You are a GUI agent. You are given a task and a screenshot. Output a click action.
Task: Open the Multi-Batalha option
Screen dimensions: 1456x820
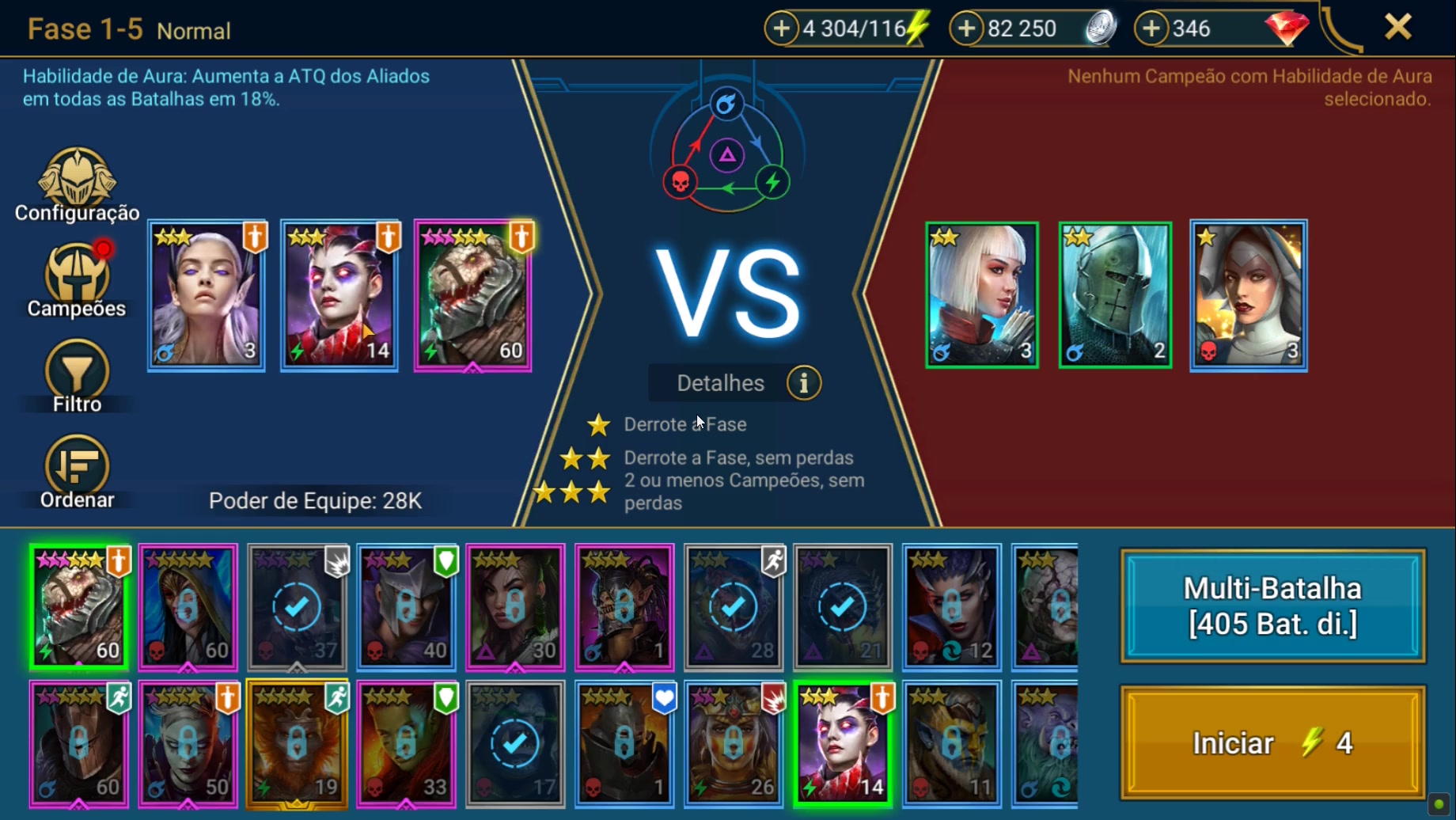[x=1272, y=606]
